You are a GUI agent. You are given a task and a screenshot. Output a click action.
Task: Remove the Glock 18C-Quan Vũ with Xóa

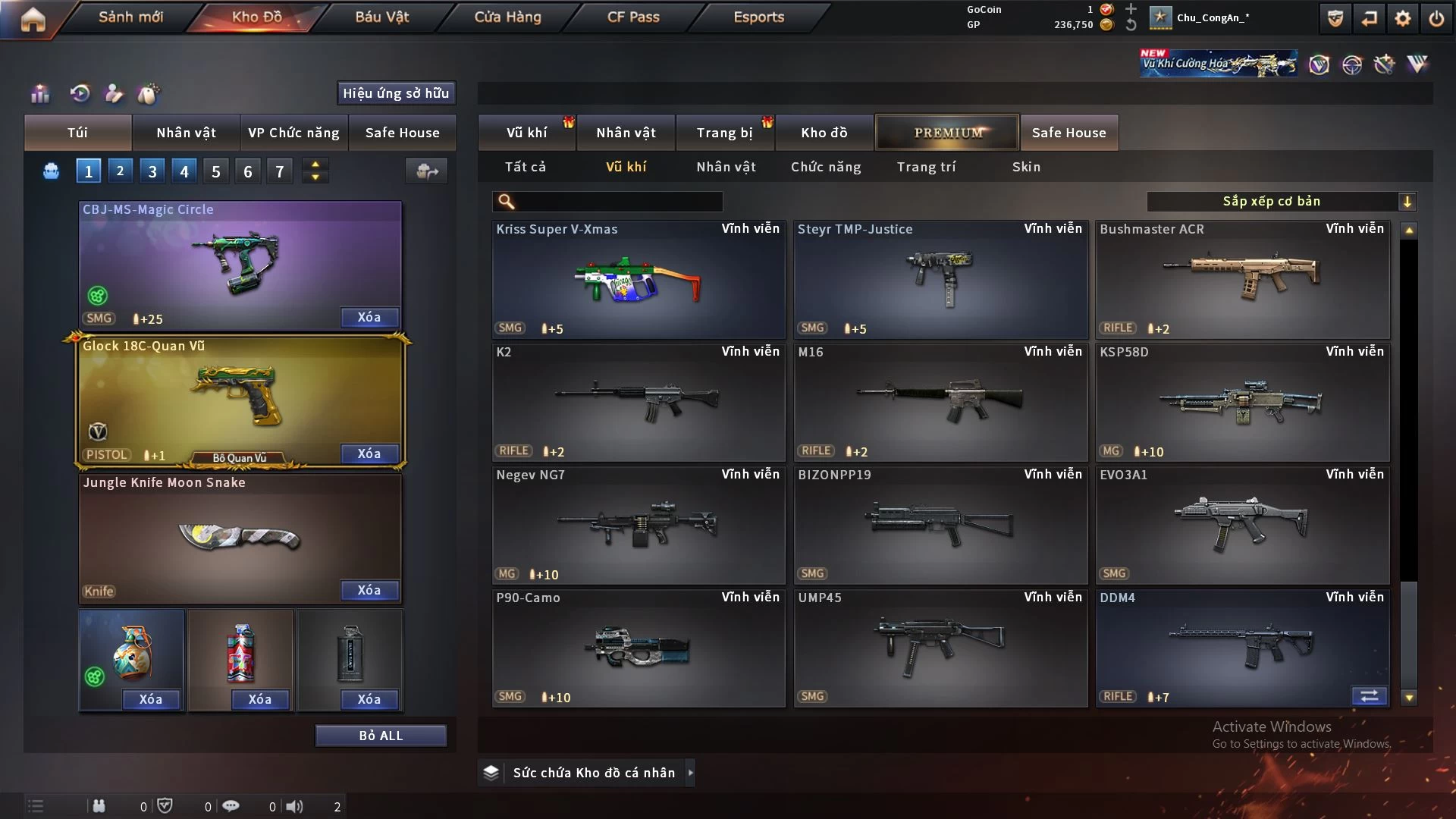369,453
